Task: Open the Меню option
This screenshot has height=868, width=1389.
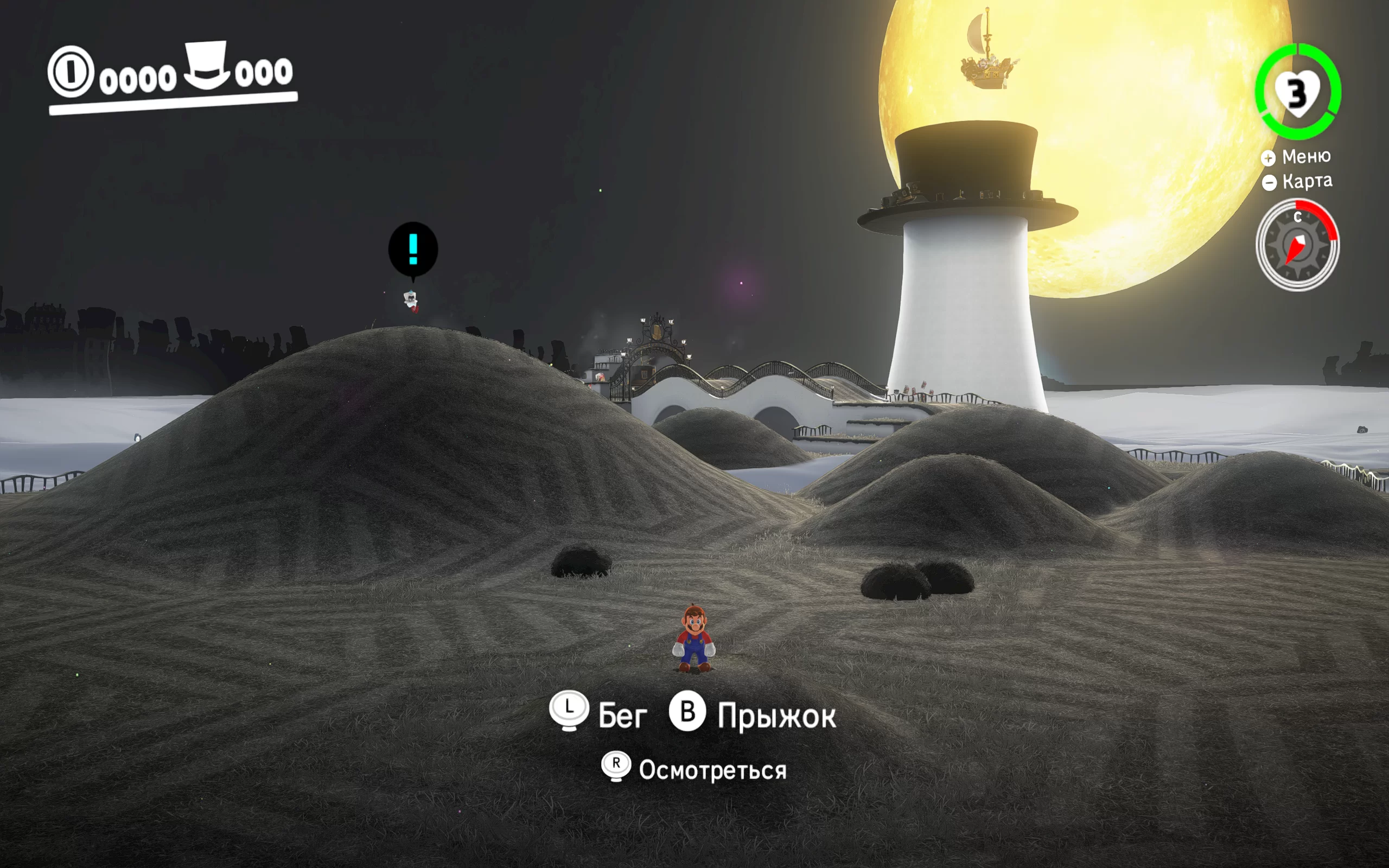Action: [x=1297, y=157]
